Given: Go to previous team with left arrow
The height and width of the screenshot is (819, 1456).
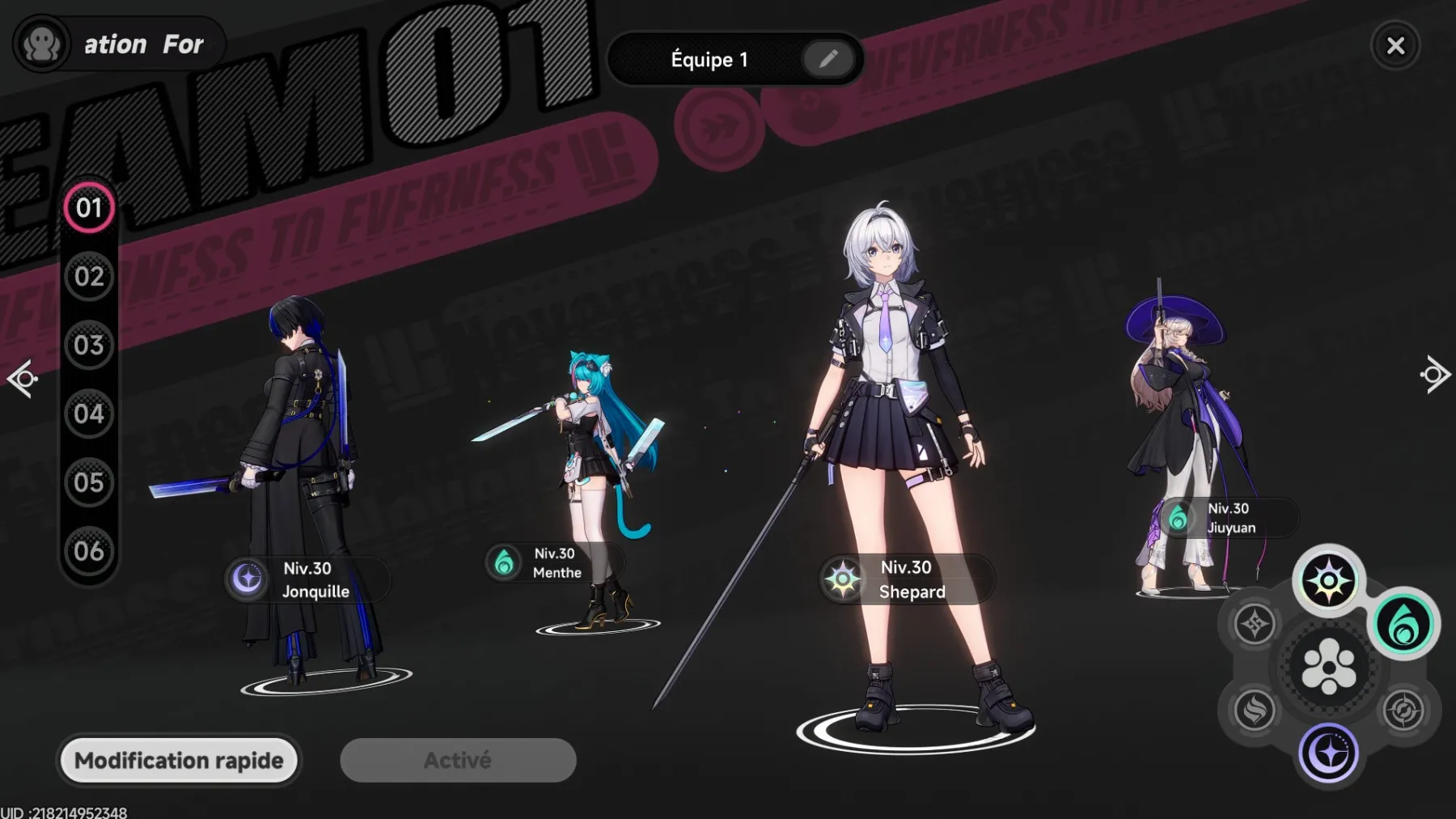Looking at the screenshot, I should pos(23,378).
